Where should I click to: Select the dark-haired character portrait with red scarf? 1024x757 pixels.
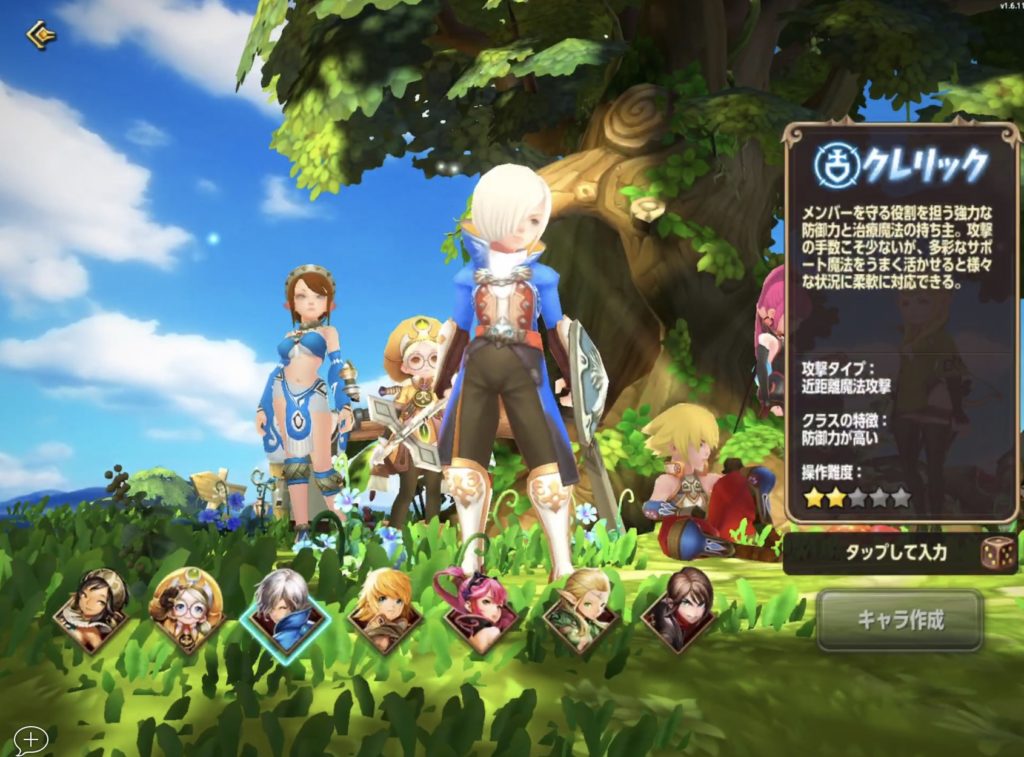677,608
